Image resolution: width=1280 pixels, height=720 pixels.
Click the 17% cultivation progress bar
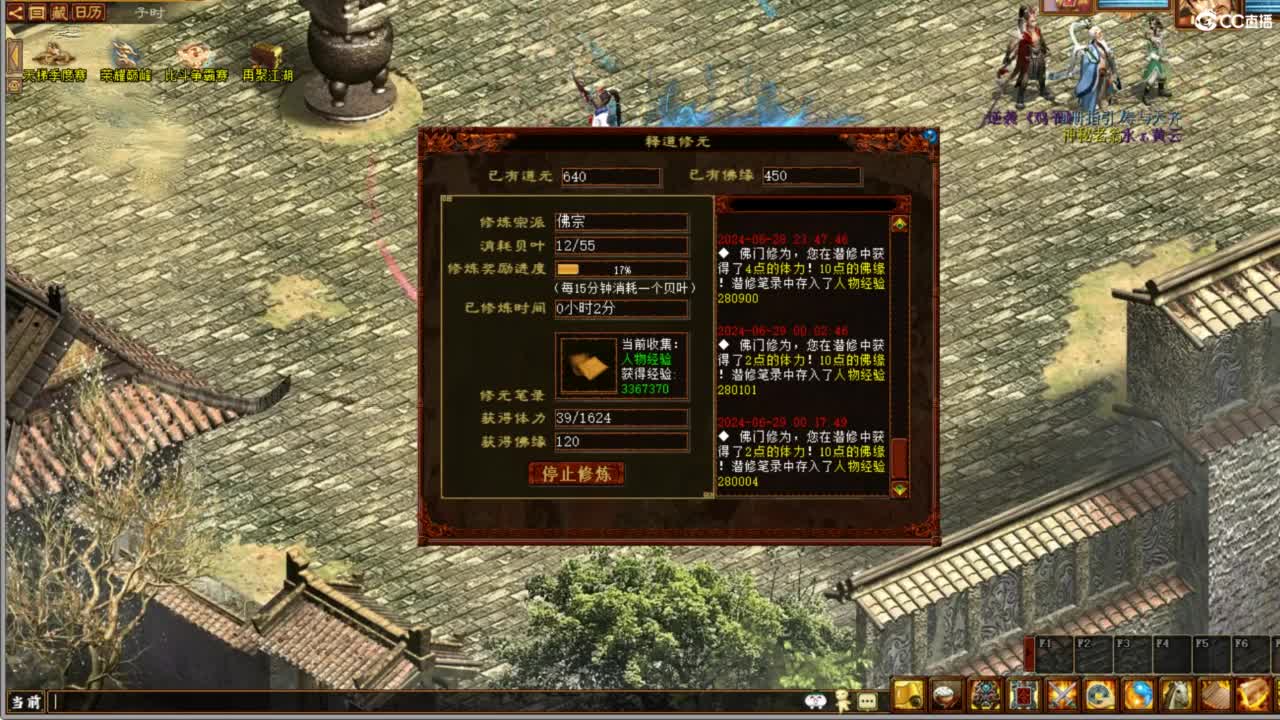tap(621, 268)
